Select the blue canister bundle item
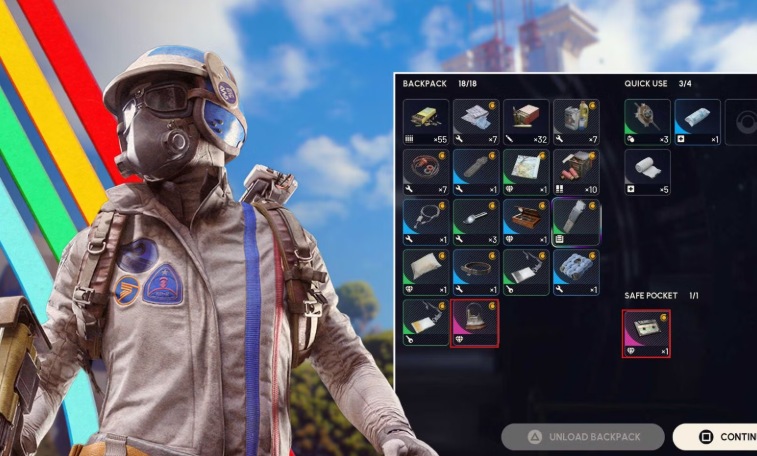Screen dimensions: 757x456 click(x=576, y=272)
